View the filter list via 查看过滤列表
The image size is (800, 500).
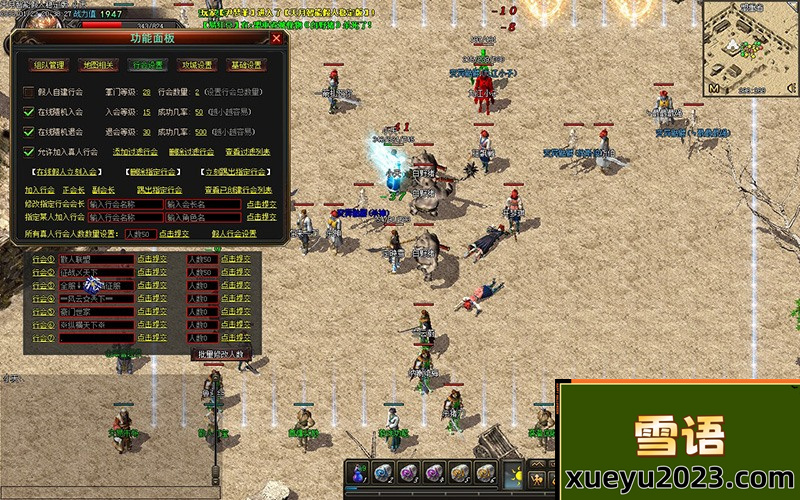[247, 152]
